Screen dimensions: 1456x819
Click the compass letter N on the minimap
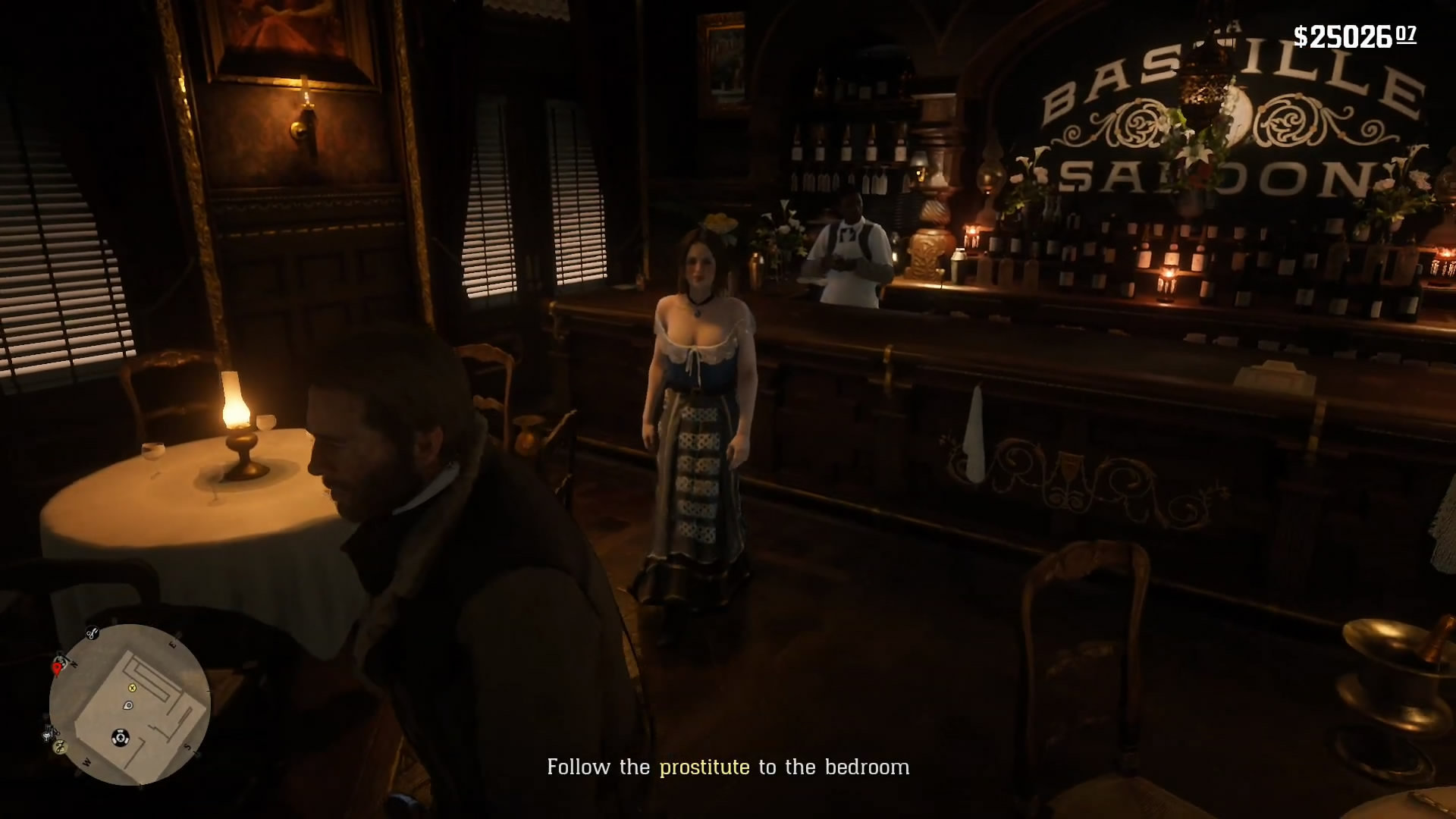point(75,663)
